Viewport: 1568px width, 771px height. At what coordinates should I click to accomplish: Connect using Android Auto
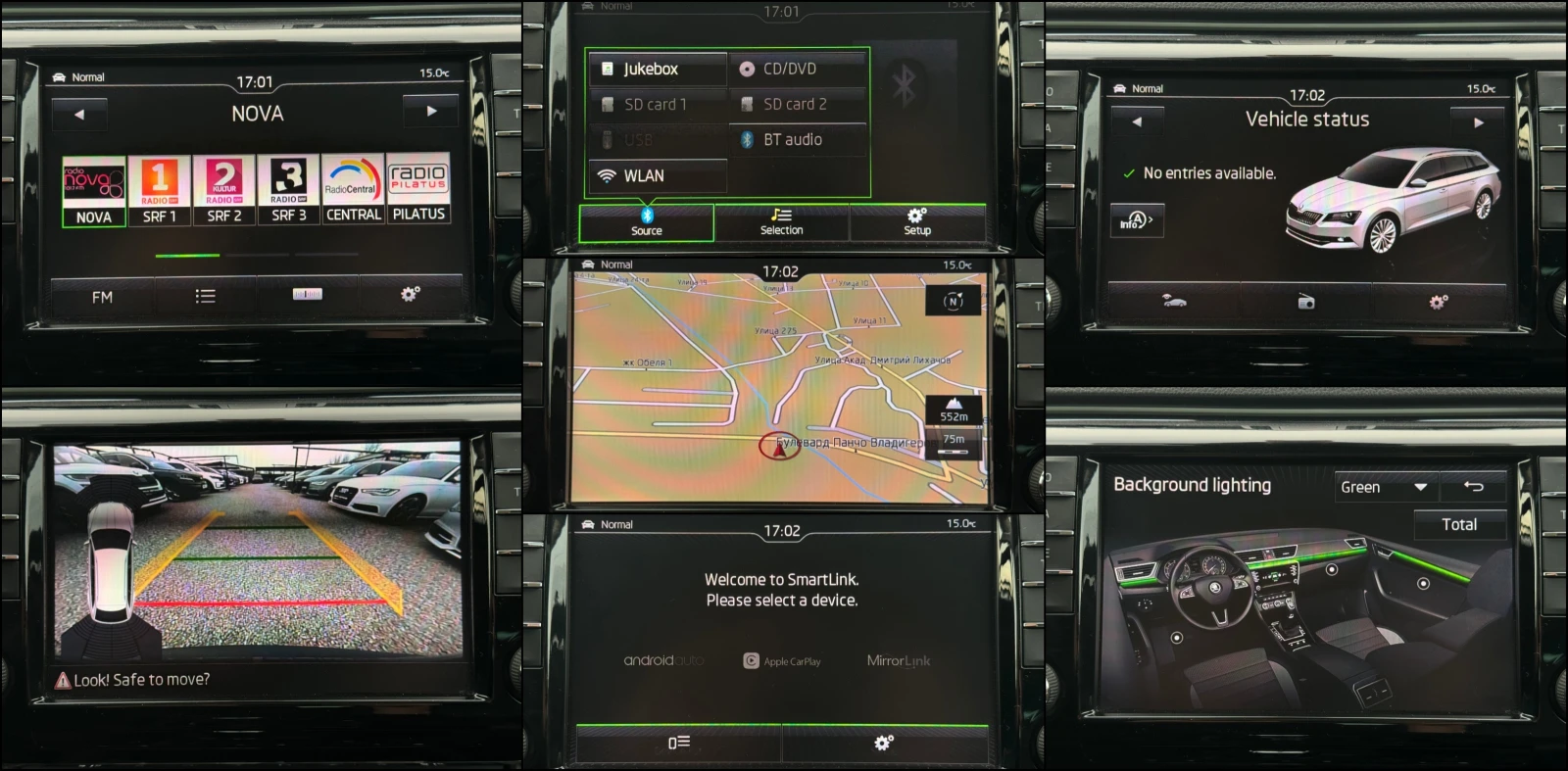click(x=663, y=660)
